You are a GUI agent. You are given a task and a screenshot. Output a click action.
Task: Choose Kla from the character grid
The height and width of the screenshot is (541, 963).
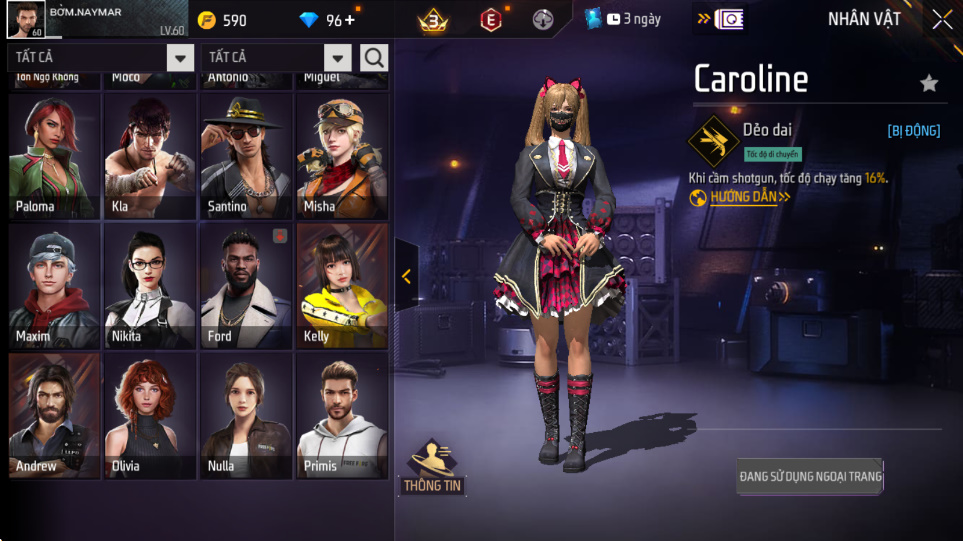pos(150,156)
